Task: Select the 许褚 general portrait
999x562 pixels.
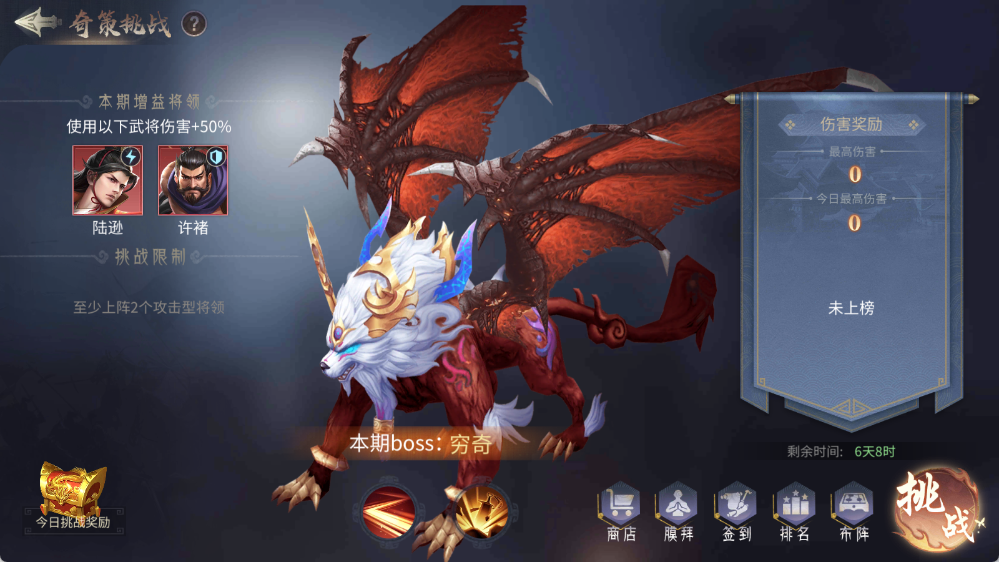Action: (x=192, y=181)
